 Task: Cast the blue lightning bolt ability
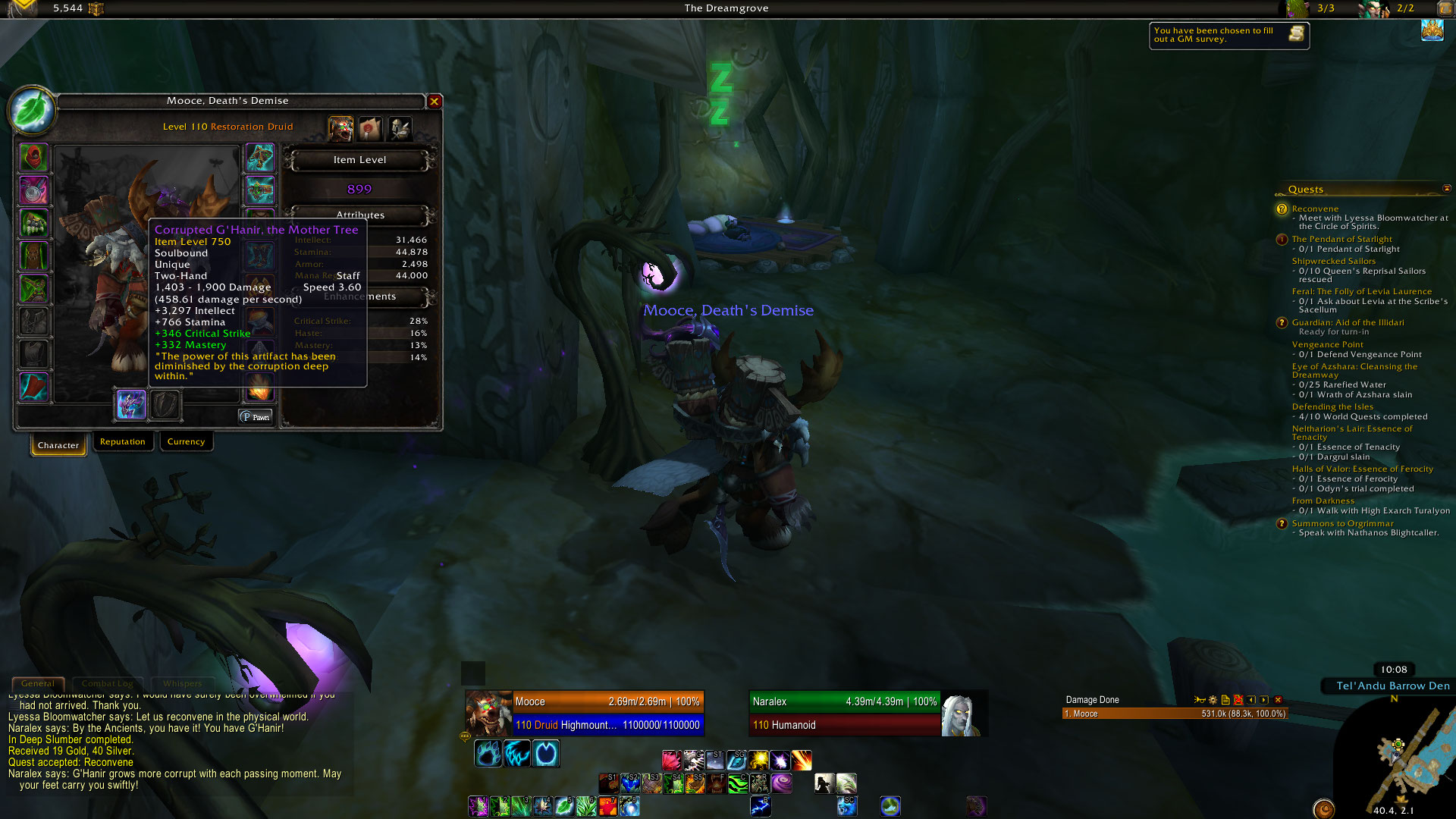pyautogui.click(x=760, y=806)
